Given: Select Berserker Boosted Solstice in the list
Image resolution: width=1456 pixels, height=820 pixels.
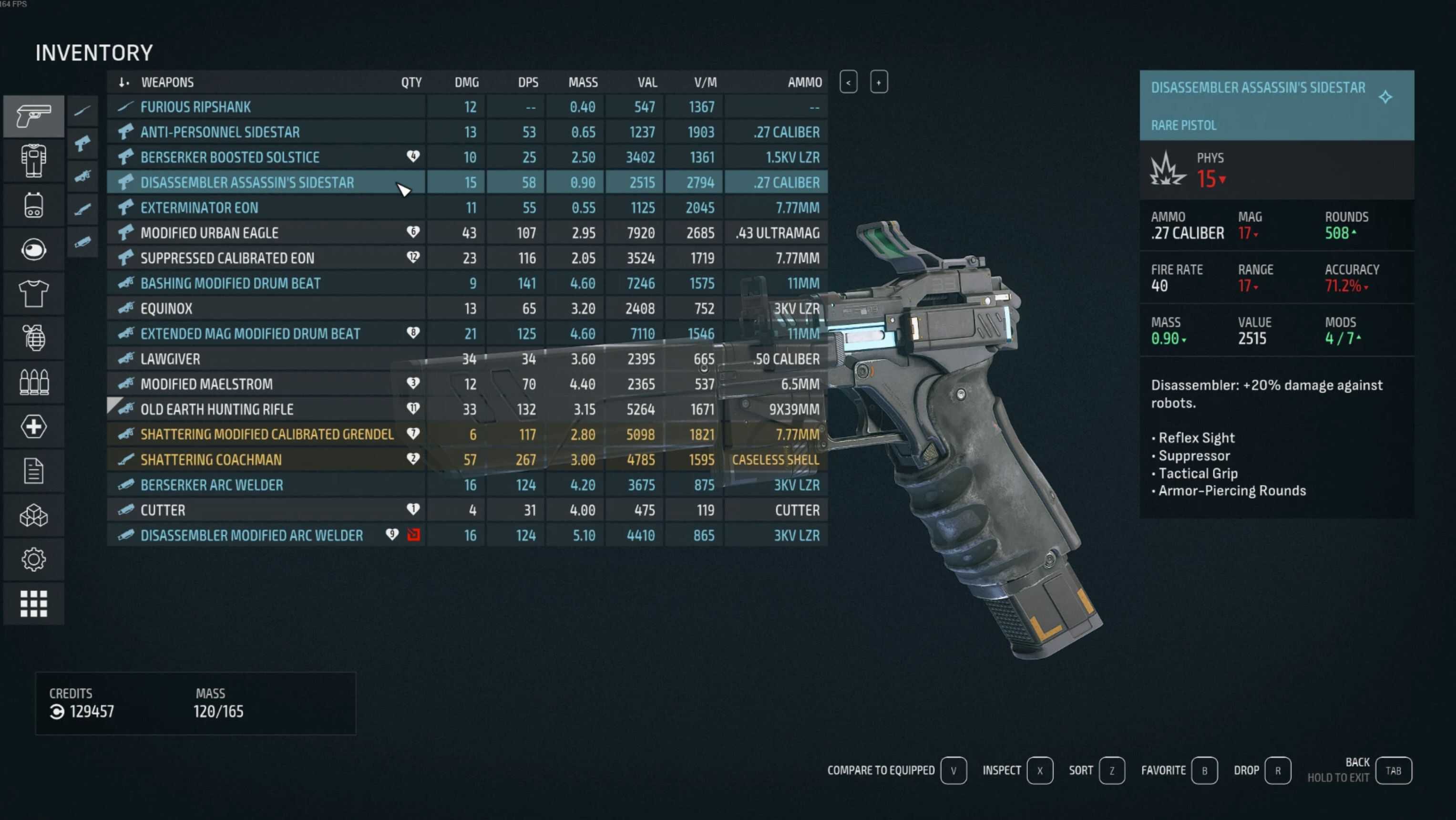Looking at the screenshot, I should pos(229,157).
